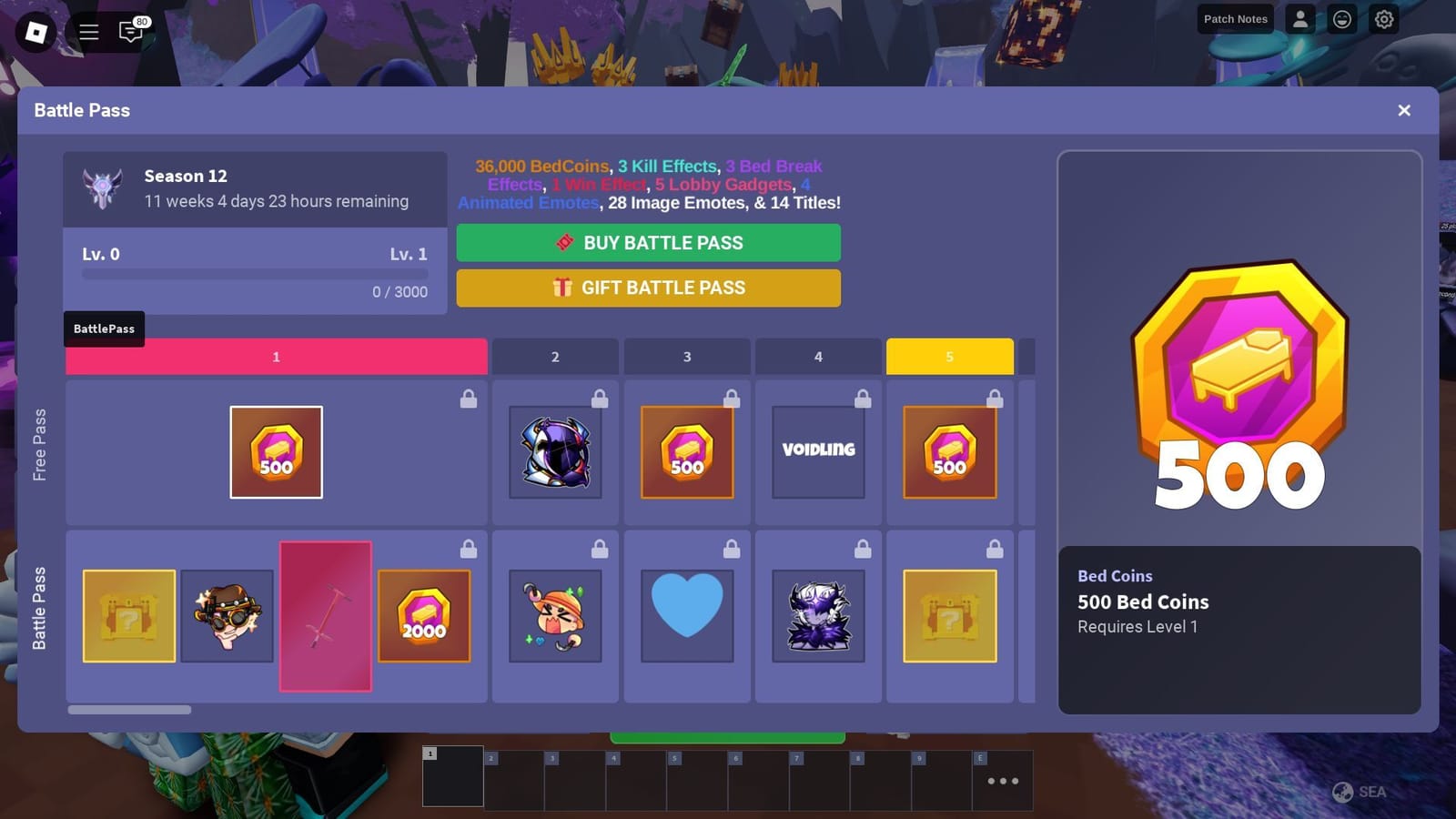Click the 500 BedCoins reward in tier 1
Image resolution: width=1456 pixels, height=819 pixels.
point(276,452)
